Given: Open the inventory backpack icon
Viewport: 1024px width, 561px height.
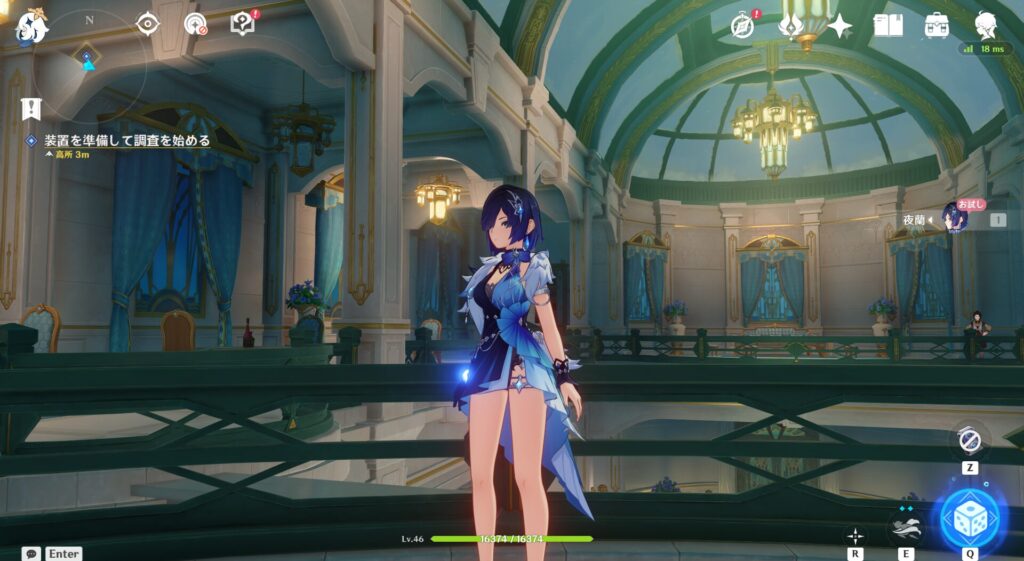Looking at the screenshot, I should [937, 26].
